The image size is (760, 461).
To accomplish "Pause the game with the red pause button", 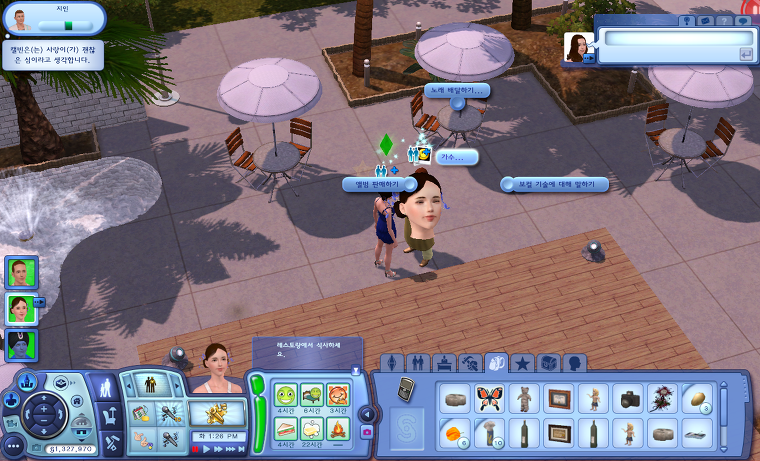I will point(195,449).
